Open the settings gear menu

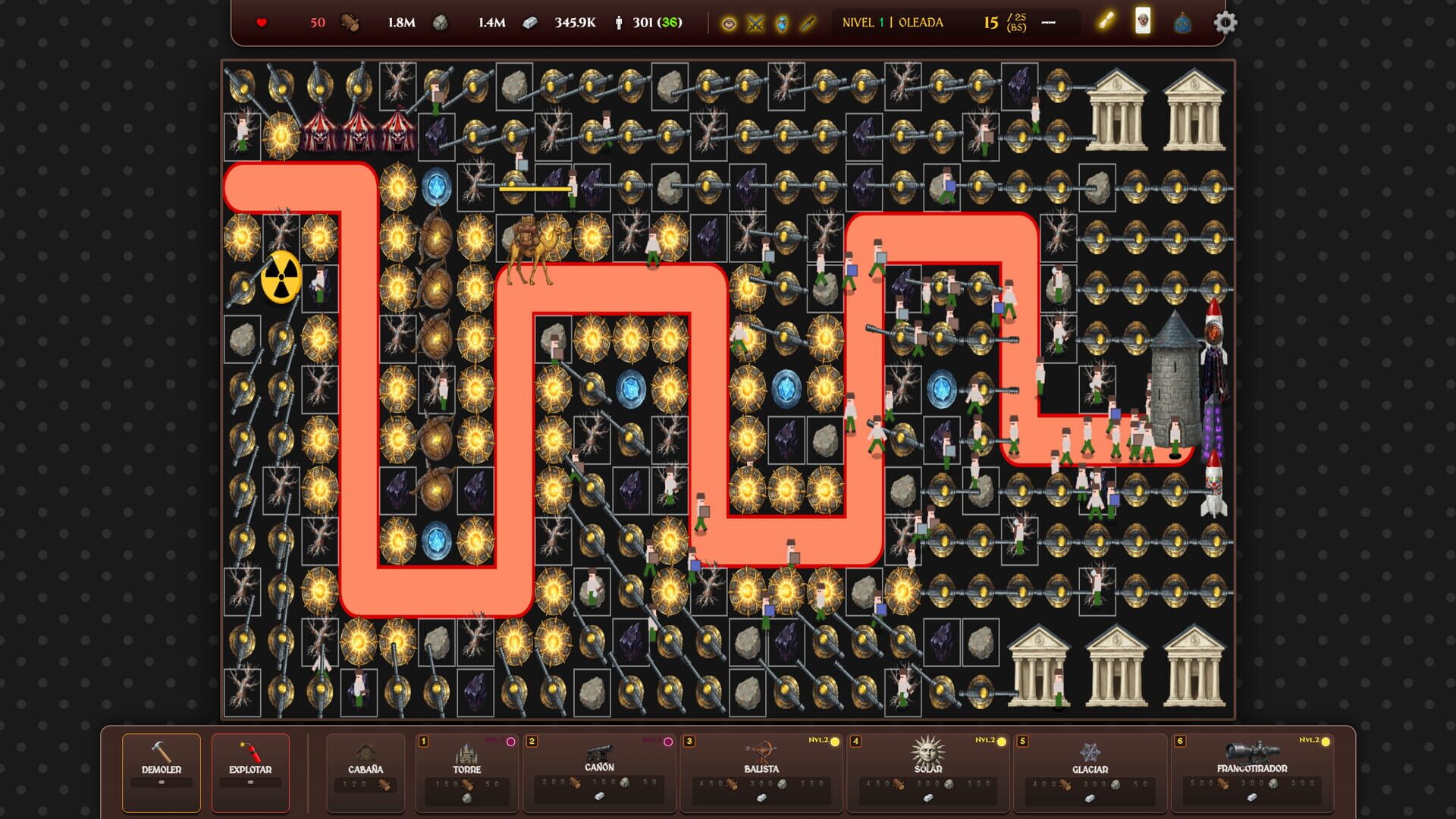[x=1224, y=23]
